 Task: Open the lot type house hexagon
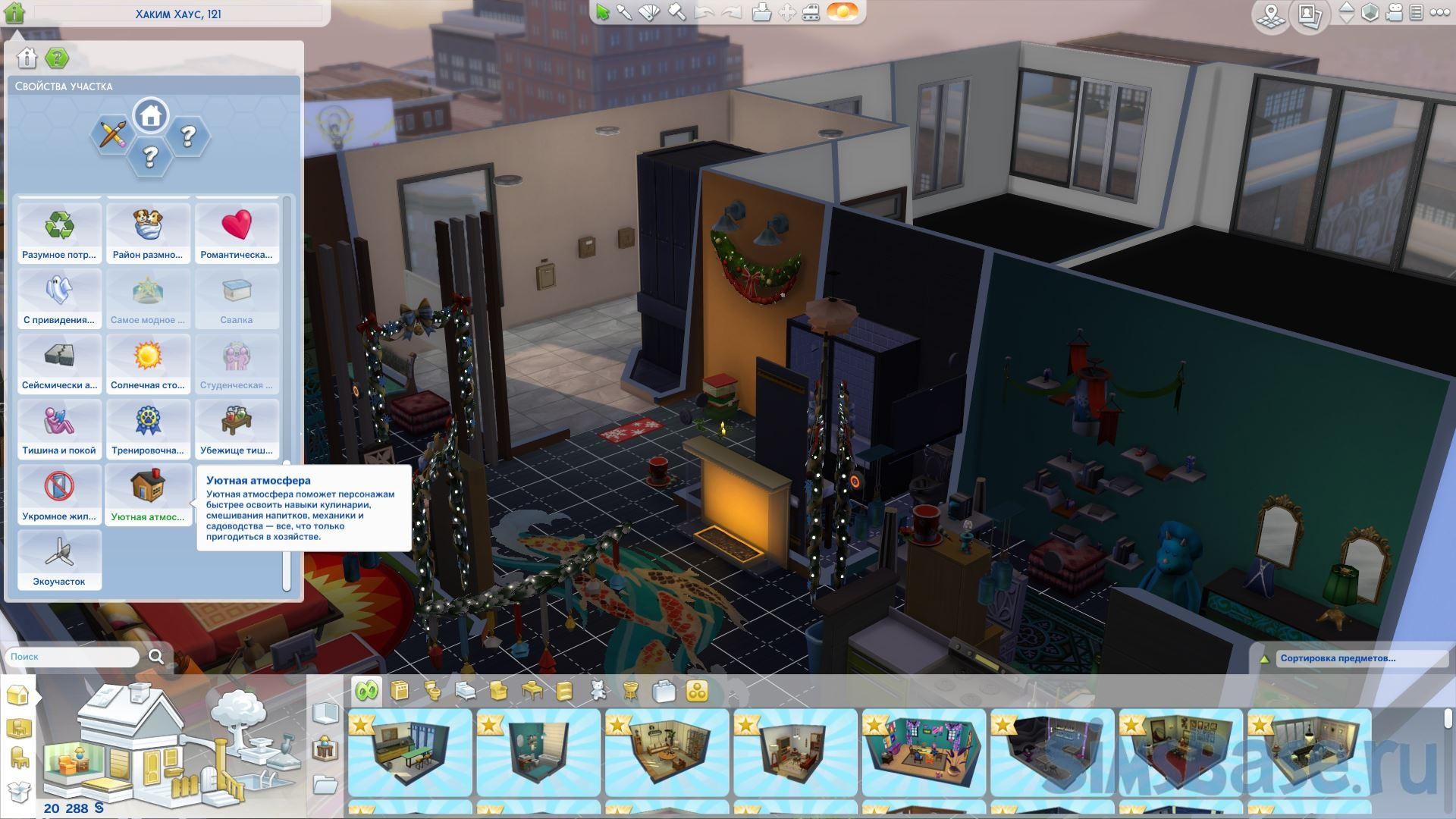click(x=150, y=116)
